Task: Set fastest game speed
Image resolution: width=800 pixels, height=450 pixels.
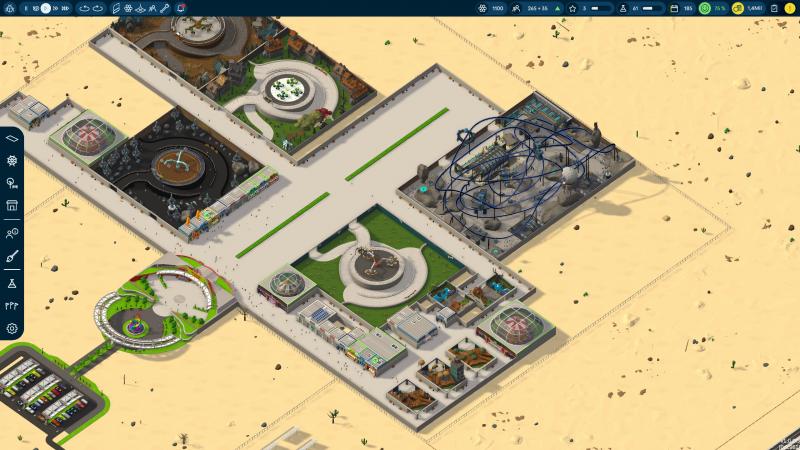Action: point(66,8)
